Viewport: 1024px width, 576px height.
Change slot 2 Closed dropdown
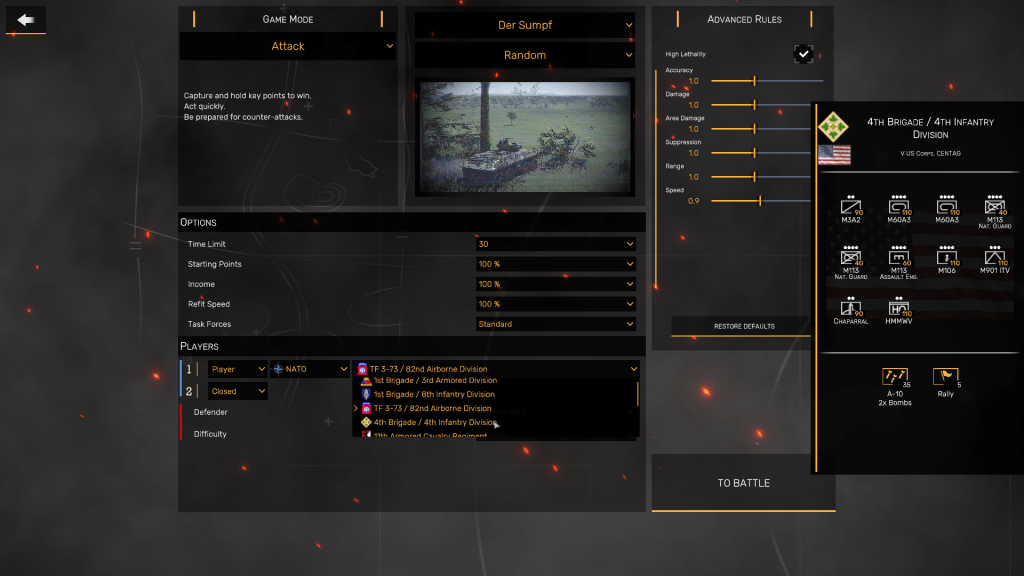tap(237, 391)
